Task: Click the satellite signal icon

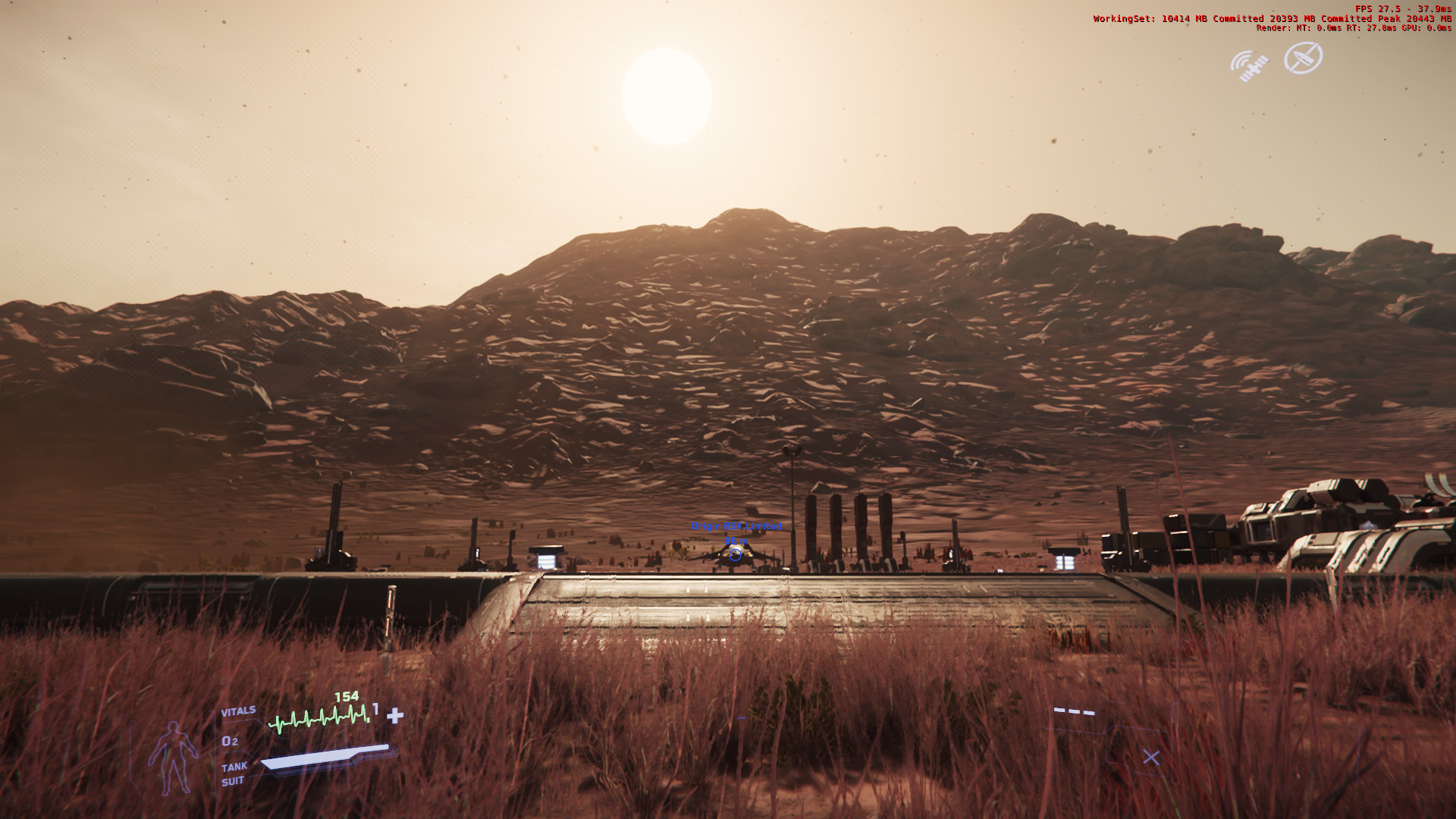Action: pyautogui.click(x=1249, y=65)
